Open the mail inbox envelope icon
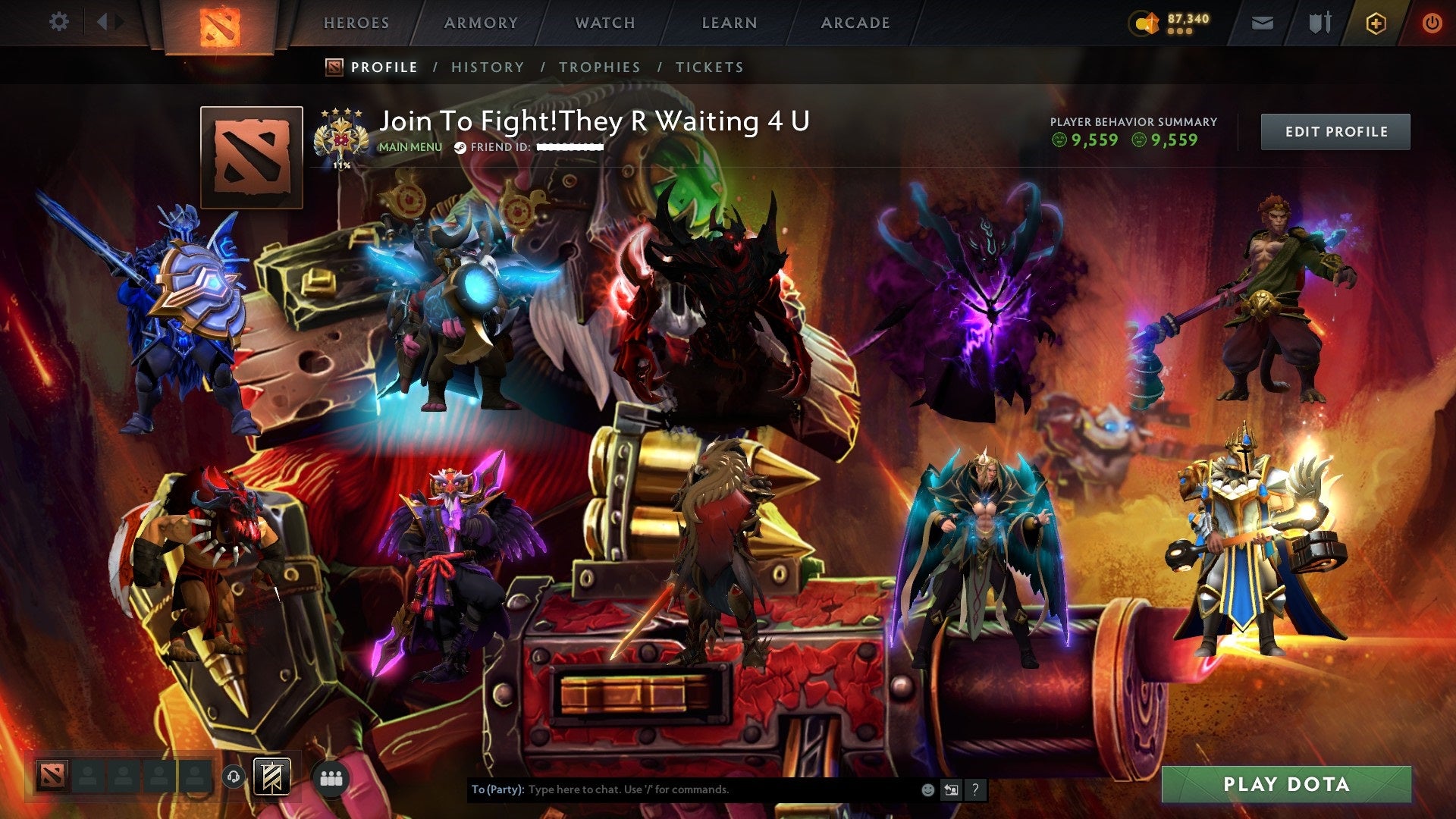1456x819 pixels. coord(1261,23)
